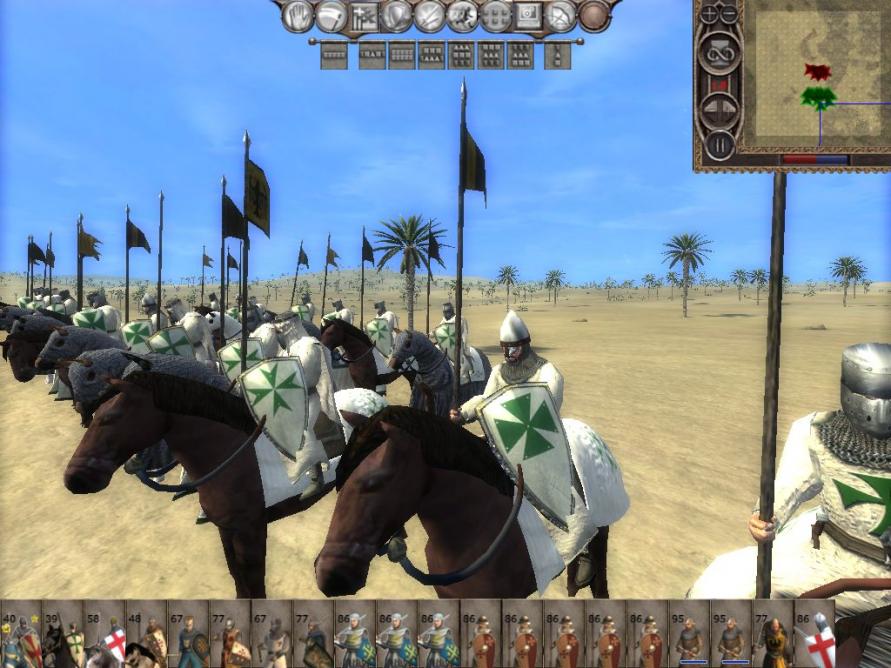
Task: Click the green army marker on minimap
Action: [818, 97]
